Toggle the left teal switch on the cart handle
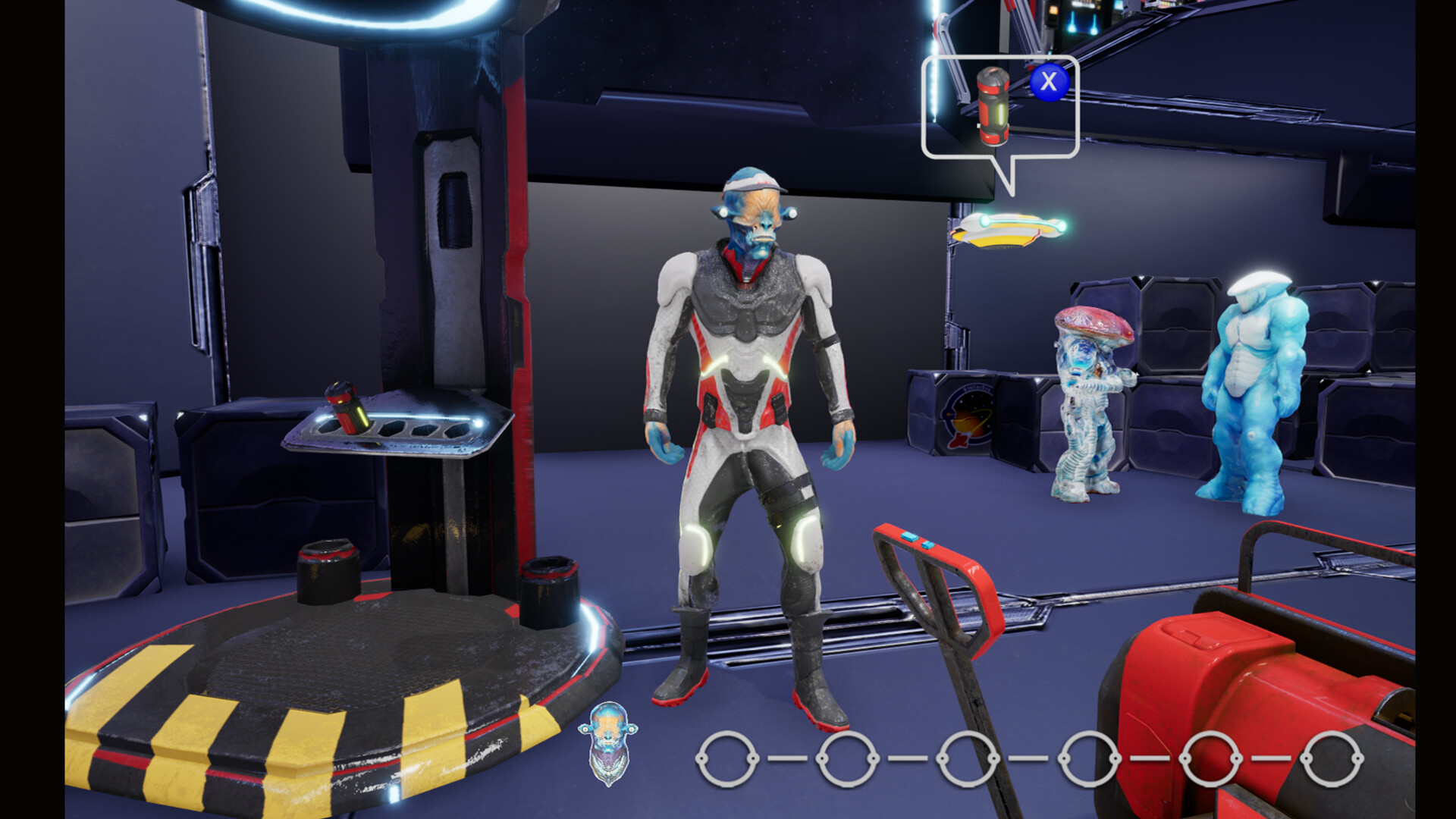The width and height of the screenshot is (1456, 819). click(x=910, y=535)
